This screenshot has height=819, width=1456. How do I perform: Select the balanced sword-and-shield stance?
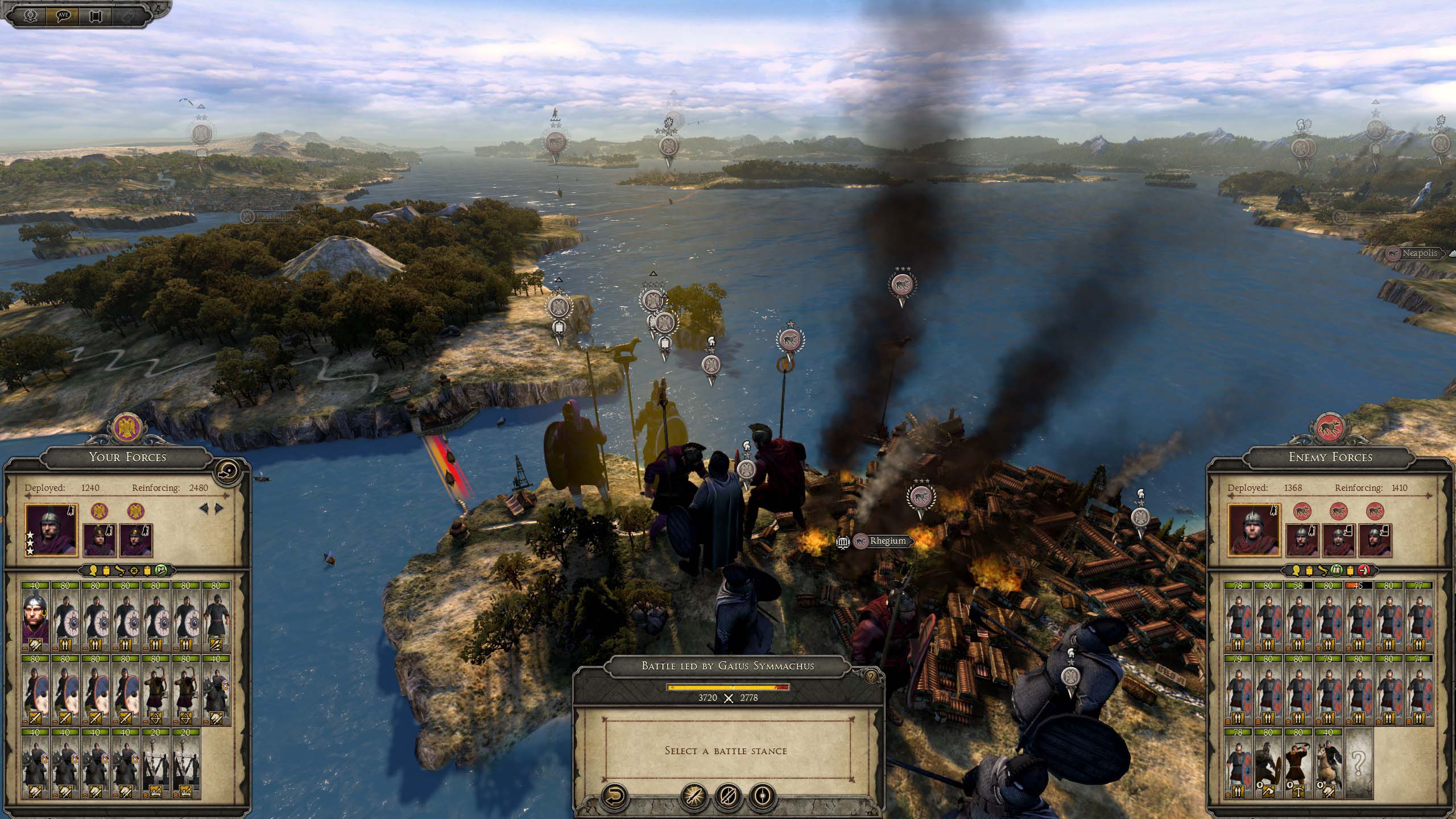(729, 795)
